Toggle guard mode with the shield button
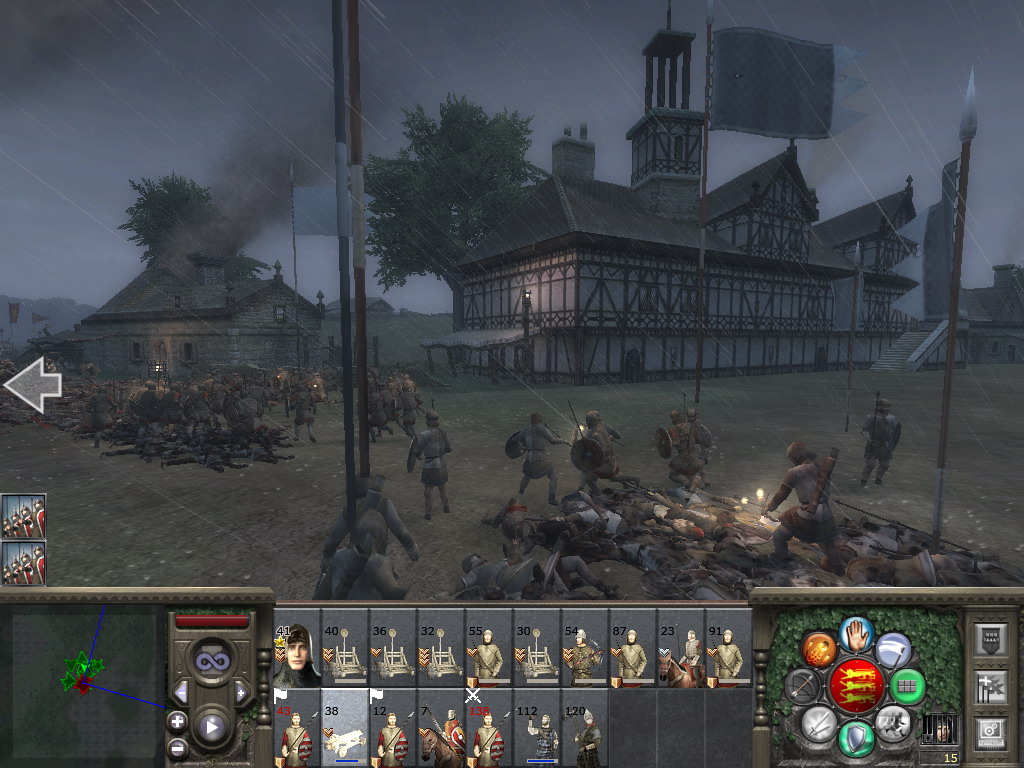This screenshot has height=768, width=1024. pos(857,738)
